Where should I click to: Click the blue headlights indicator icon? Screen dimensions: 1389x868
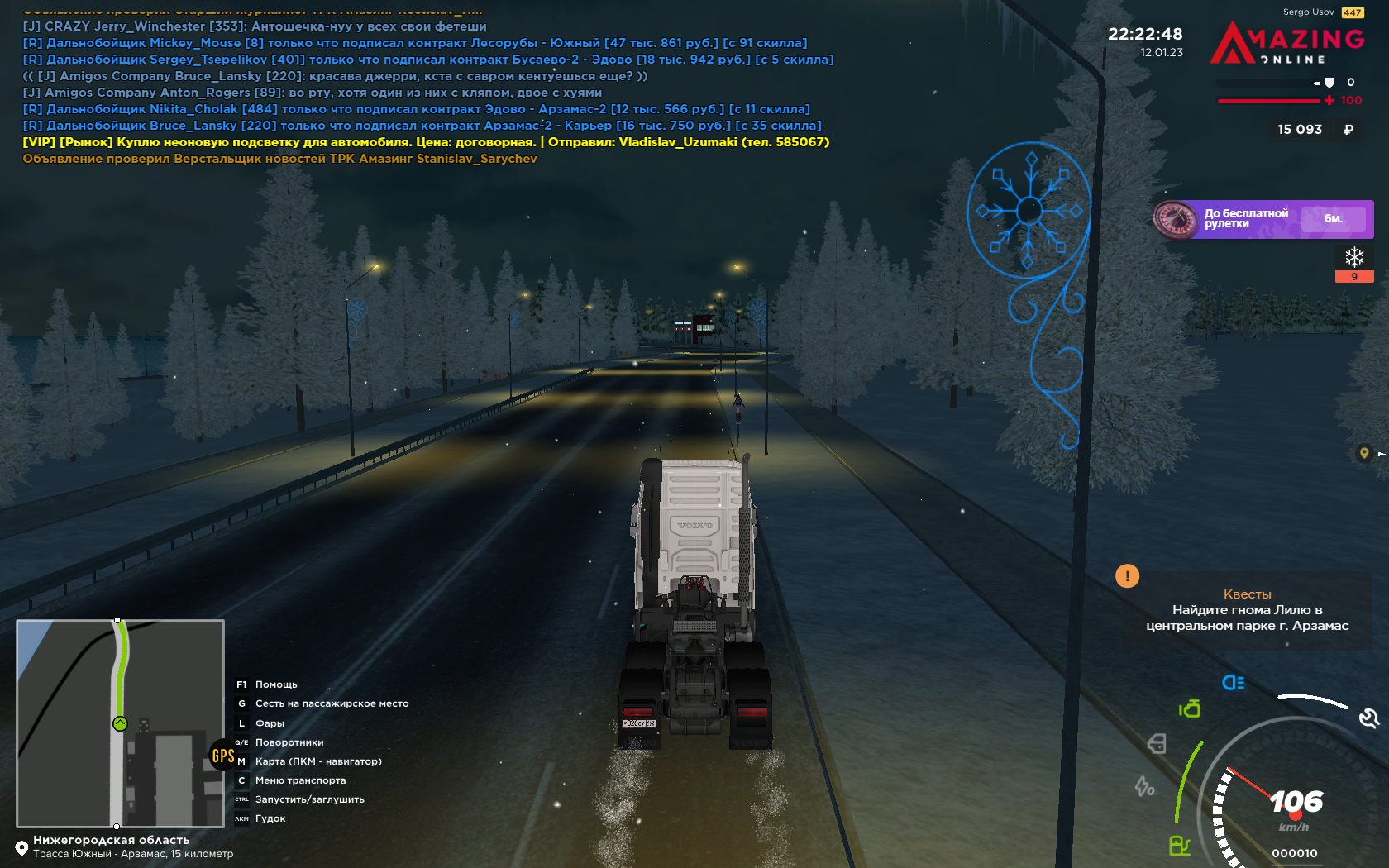click(x=1233, y=682)
